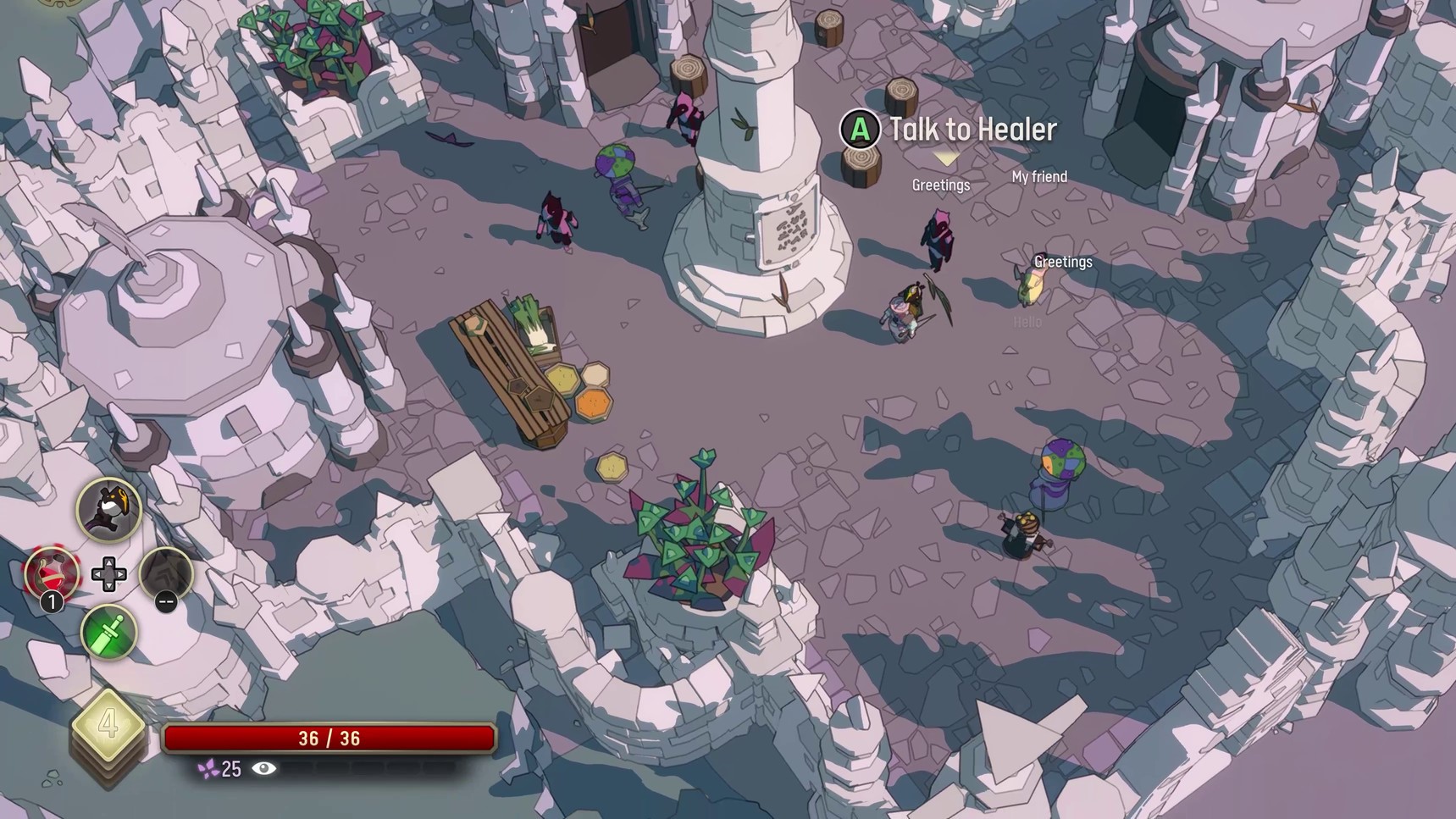The width and height of the screenshot is (1456, 819).
Task: Open the d-pad item selector icon
Action: pos(108,574)
